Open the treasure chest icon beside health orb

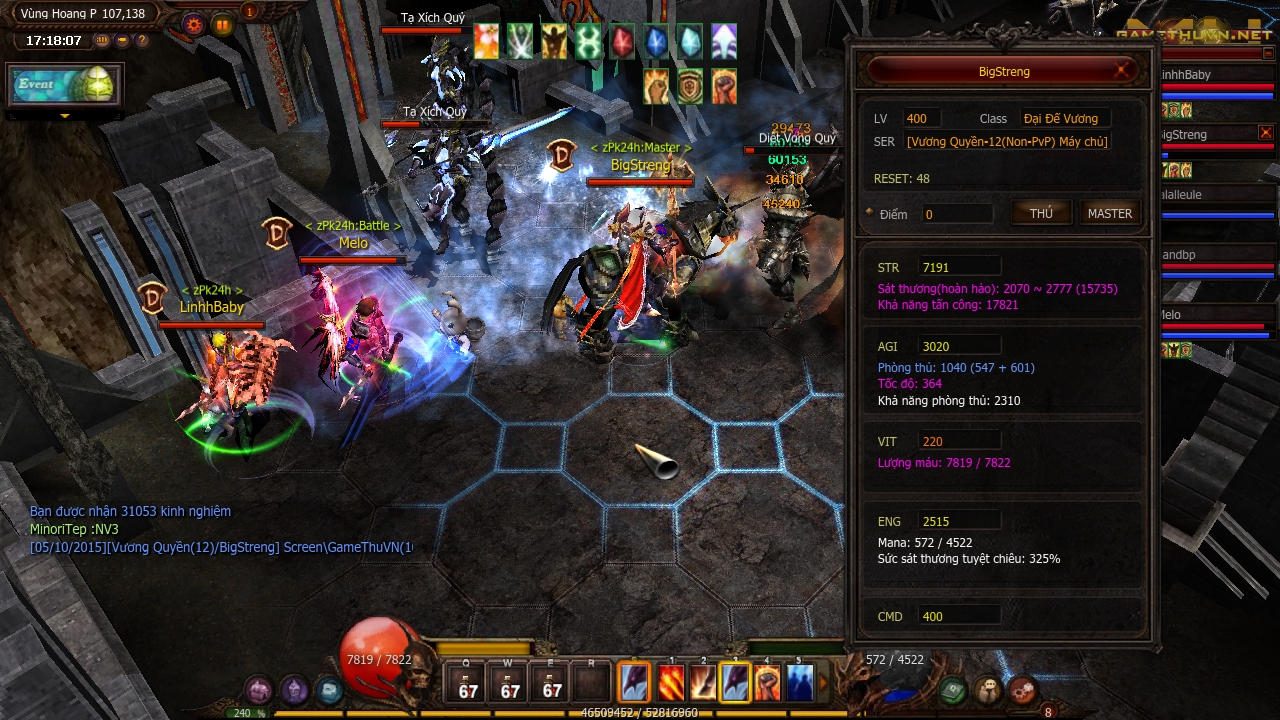pos(328,690)
